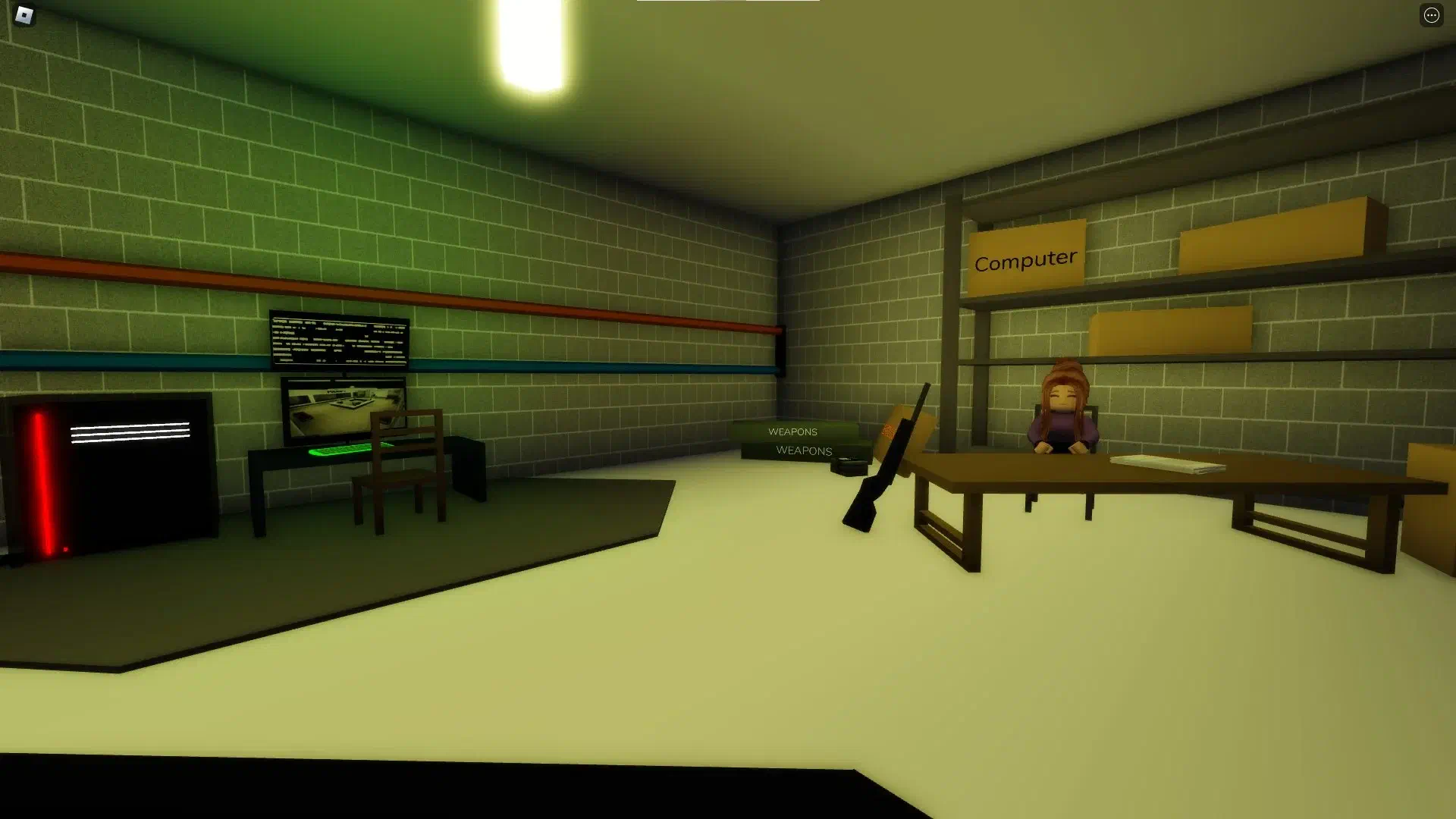
Task: Click the CCTV camera feed screen
Action: click(343, 412)
